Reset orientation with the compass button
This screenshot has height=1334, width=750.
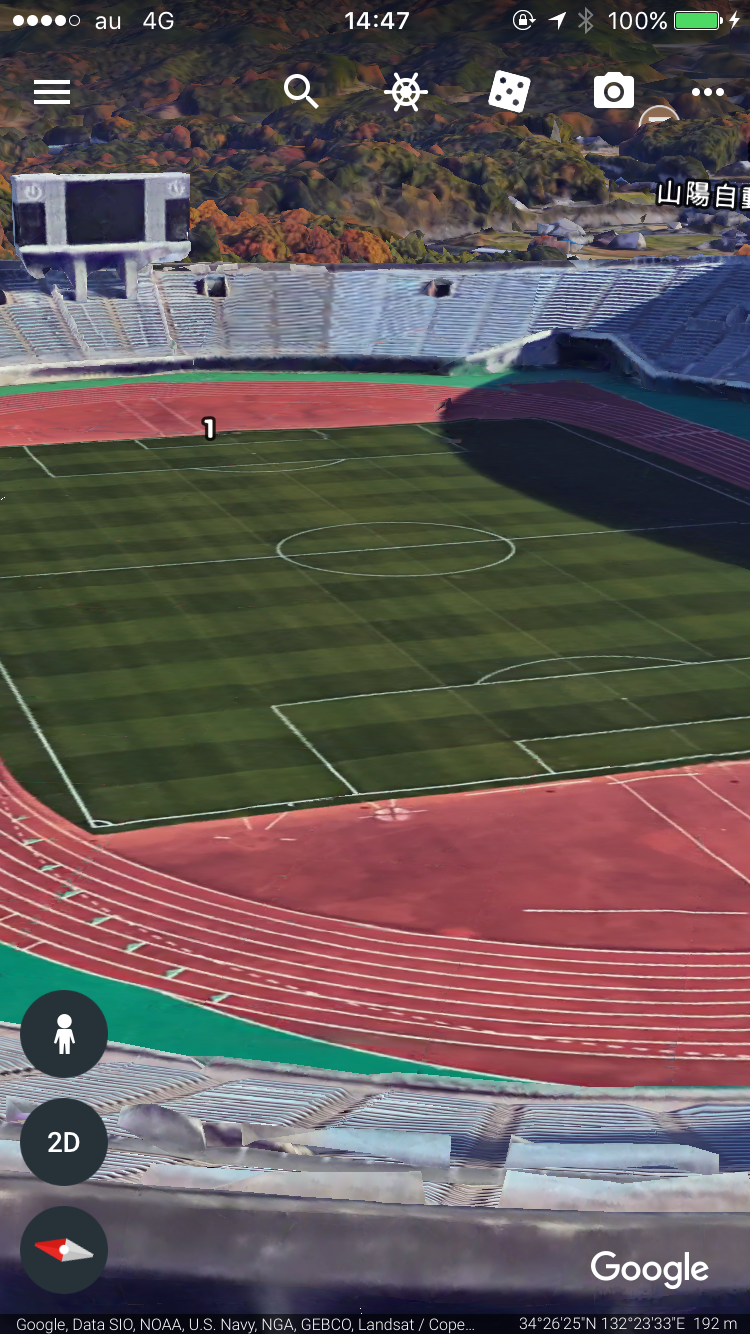pos(64,1250)
